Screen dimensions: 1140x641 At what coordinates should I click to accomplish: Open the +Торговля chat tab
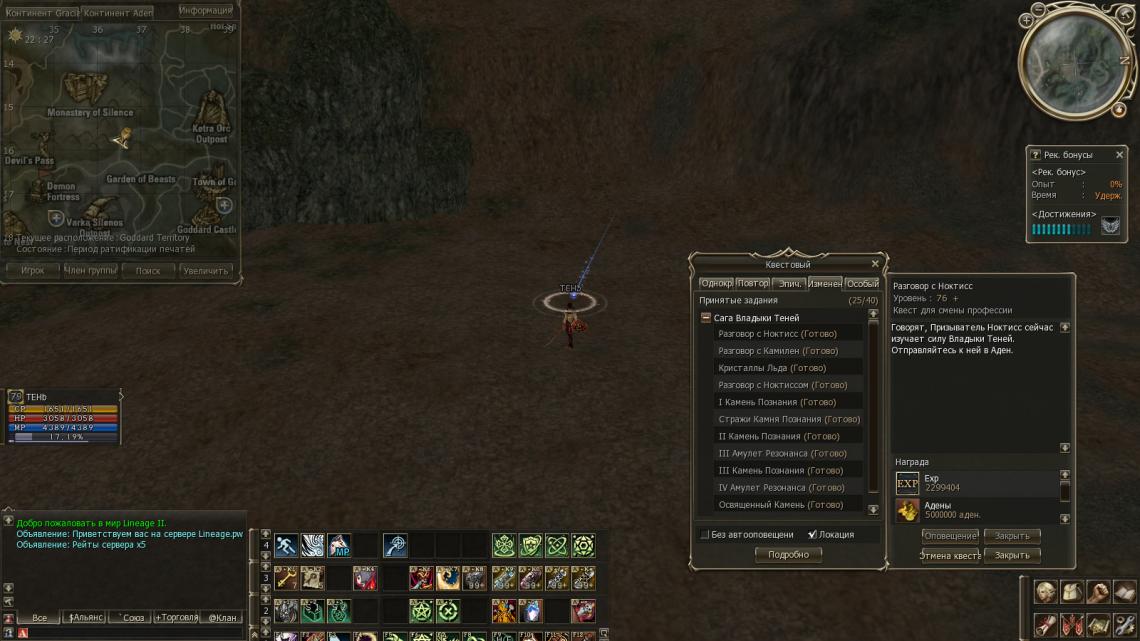[x=174, y=618]
